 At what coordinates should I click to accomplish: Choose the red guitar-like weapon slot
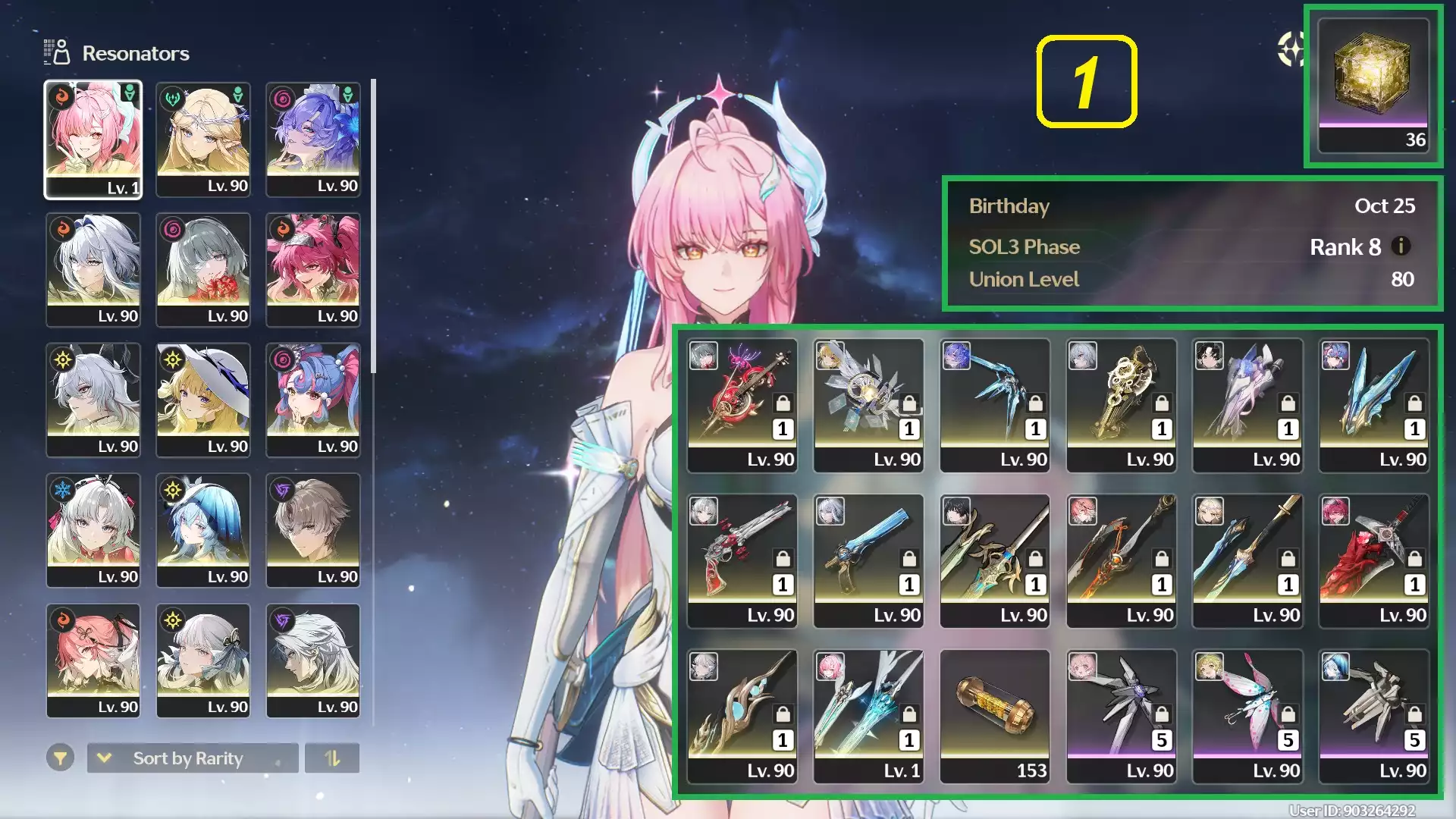point(742,404)
